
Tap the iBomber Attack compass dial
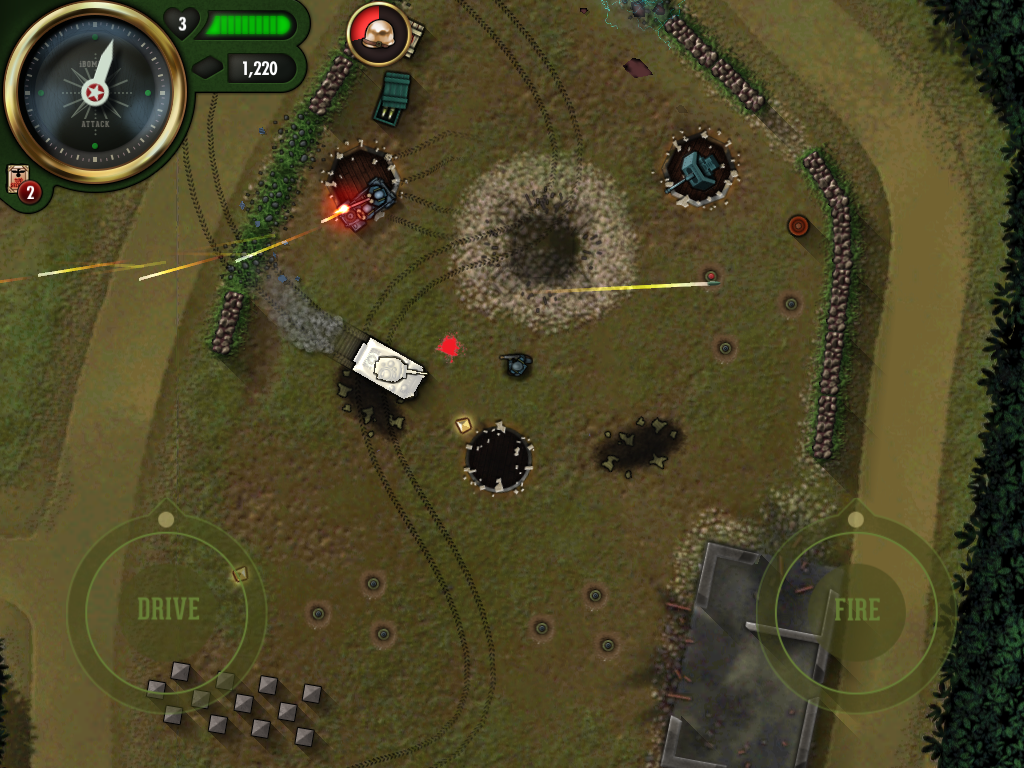(x=95, y=95)
